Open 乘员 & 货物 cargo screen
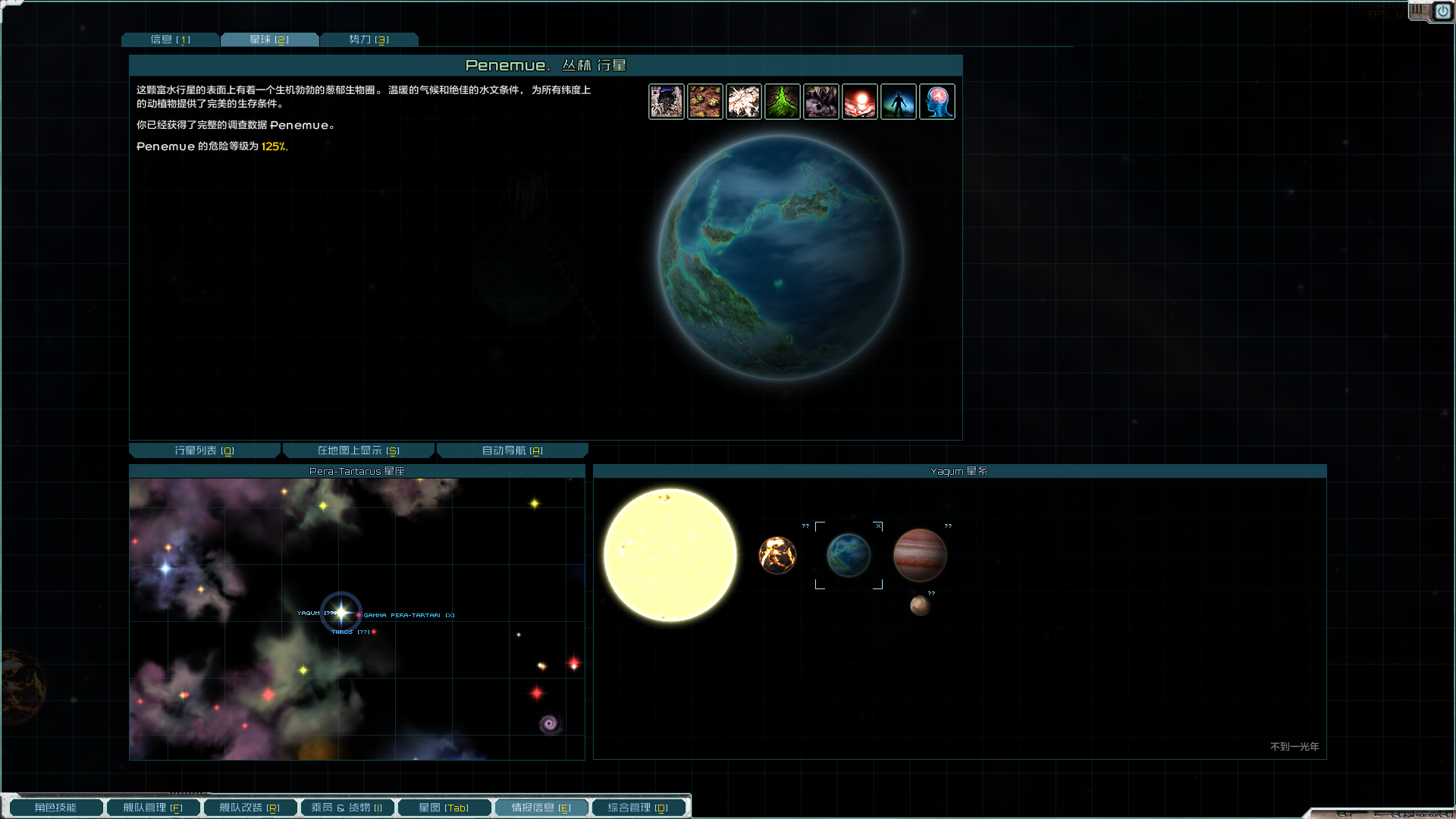 [347, 808]
